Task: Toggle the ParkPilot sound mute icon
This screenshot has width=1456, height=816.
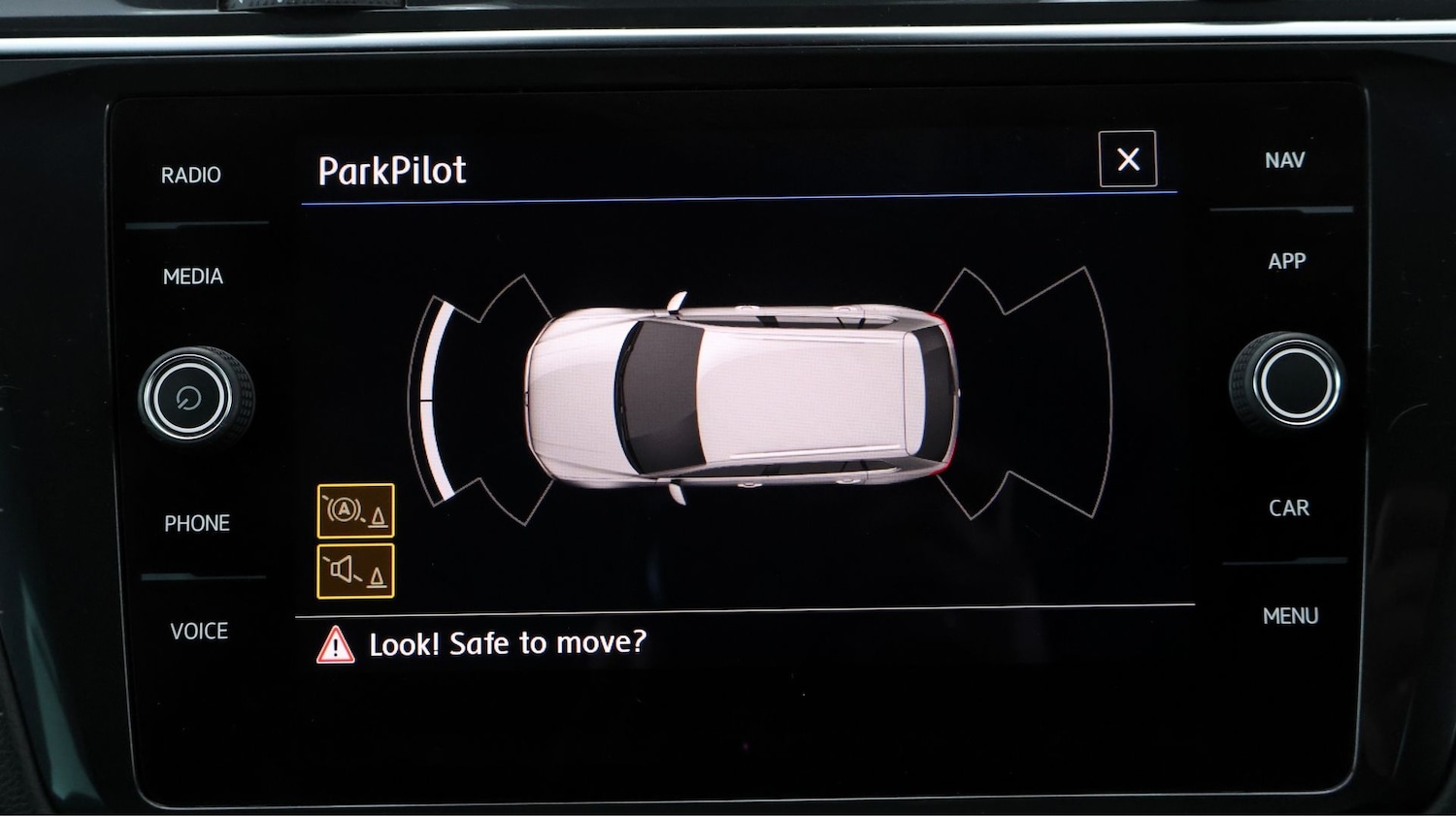Action: click(x=355, y=571)
